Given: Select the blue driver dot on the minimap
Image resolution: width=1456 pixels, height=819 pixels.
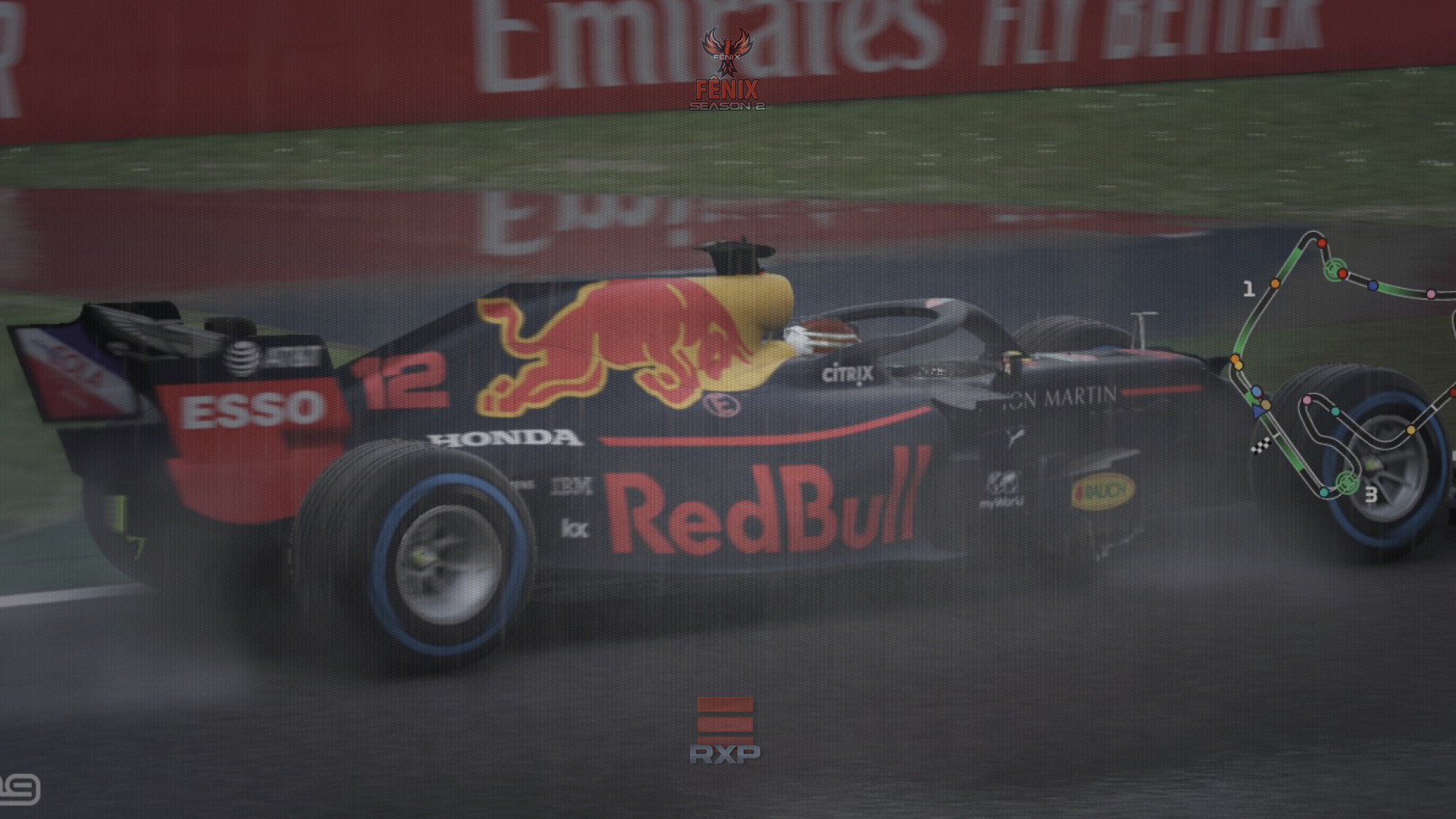Looking at the screenshot, I should click(x=1372, y=286).
